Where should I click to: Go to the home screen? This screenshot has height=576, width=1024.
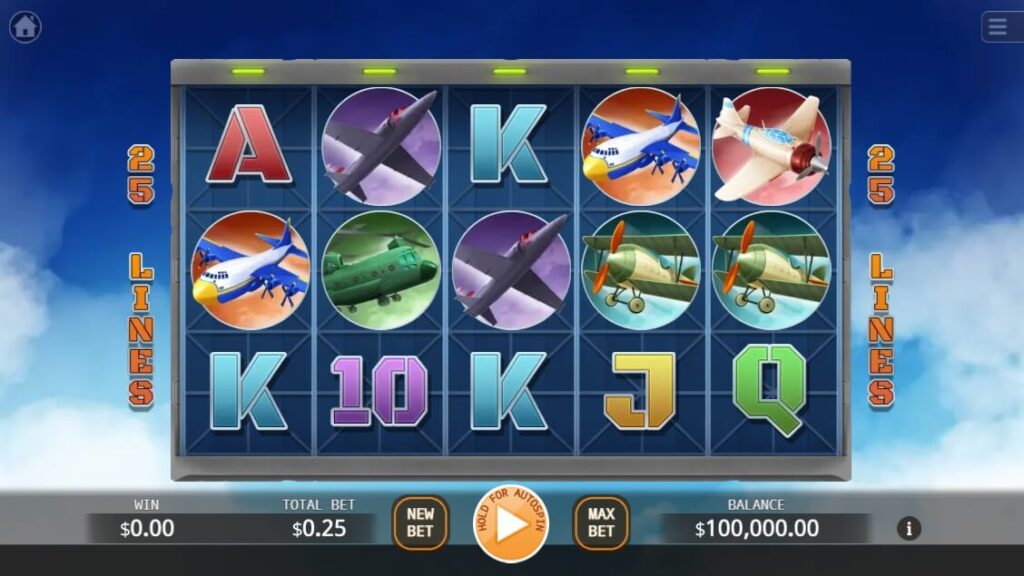click(25, 27)
